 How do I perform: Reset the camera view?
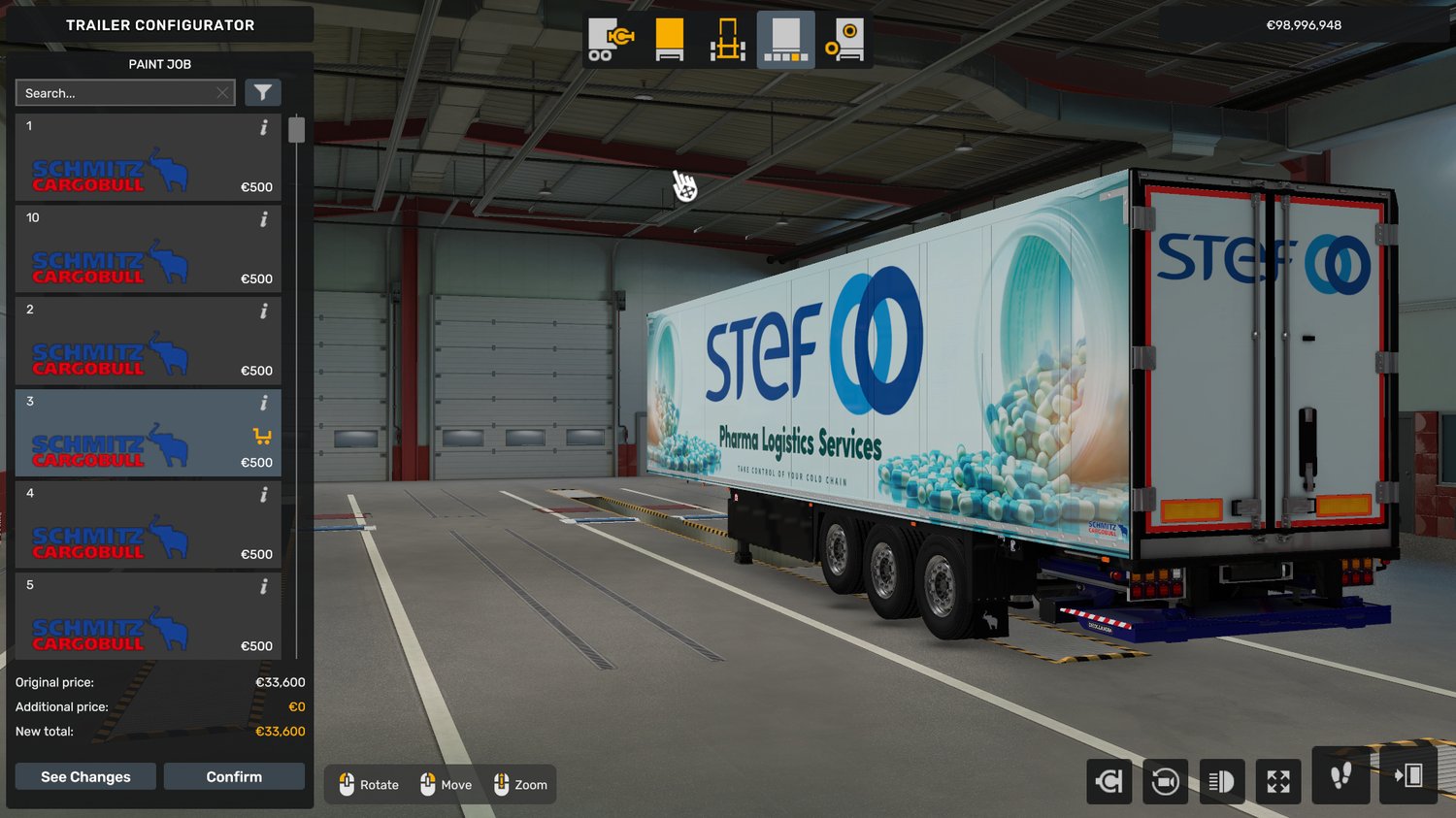tap(1165, 781)
